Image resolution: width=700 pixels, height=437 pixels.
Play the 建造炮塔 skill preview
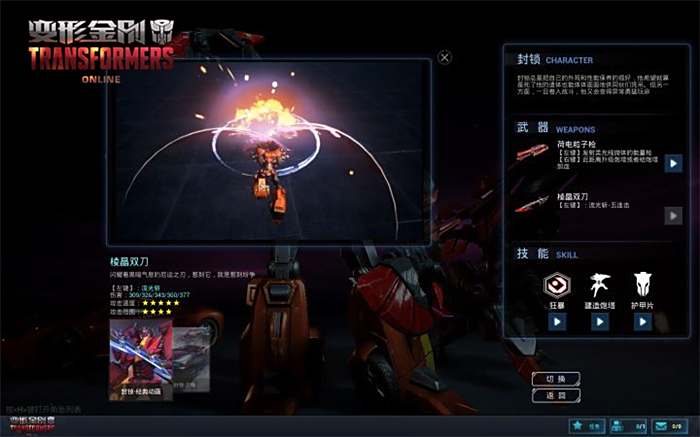600,322
